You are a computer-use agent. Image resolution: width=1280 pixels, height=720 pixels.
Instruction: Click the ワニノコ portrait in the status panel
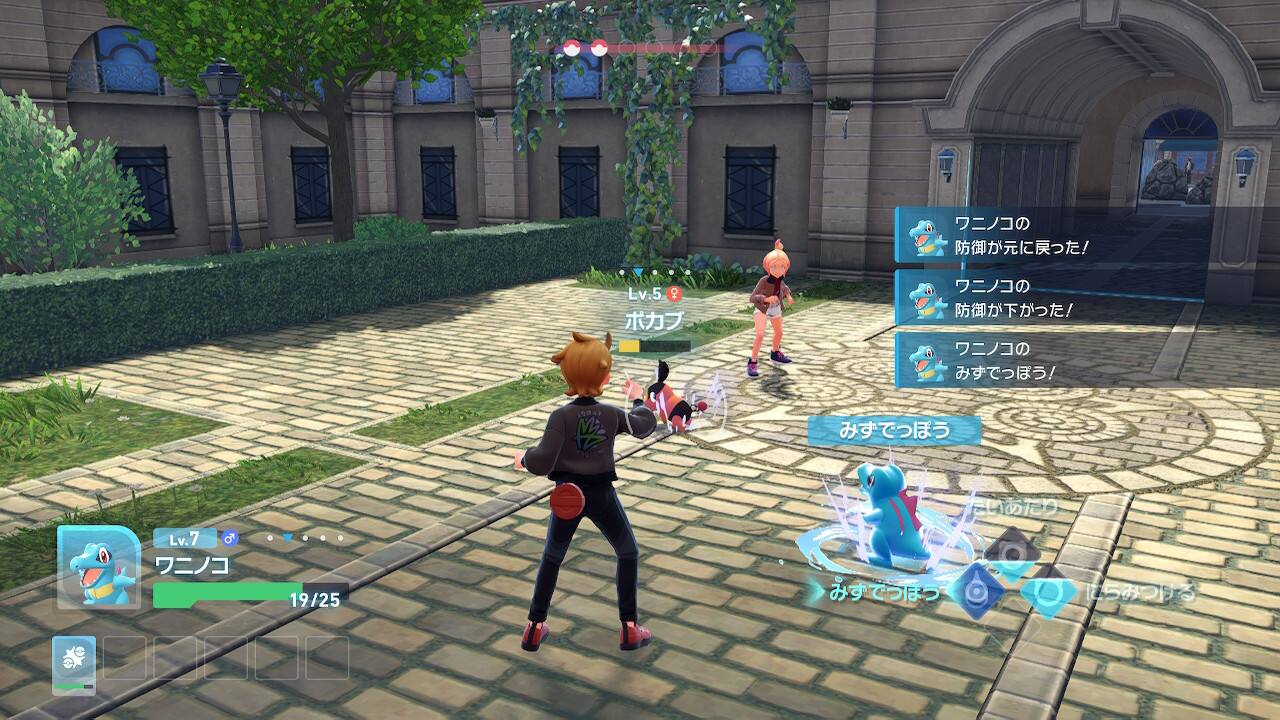(x=98, y=567)
